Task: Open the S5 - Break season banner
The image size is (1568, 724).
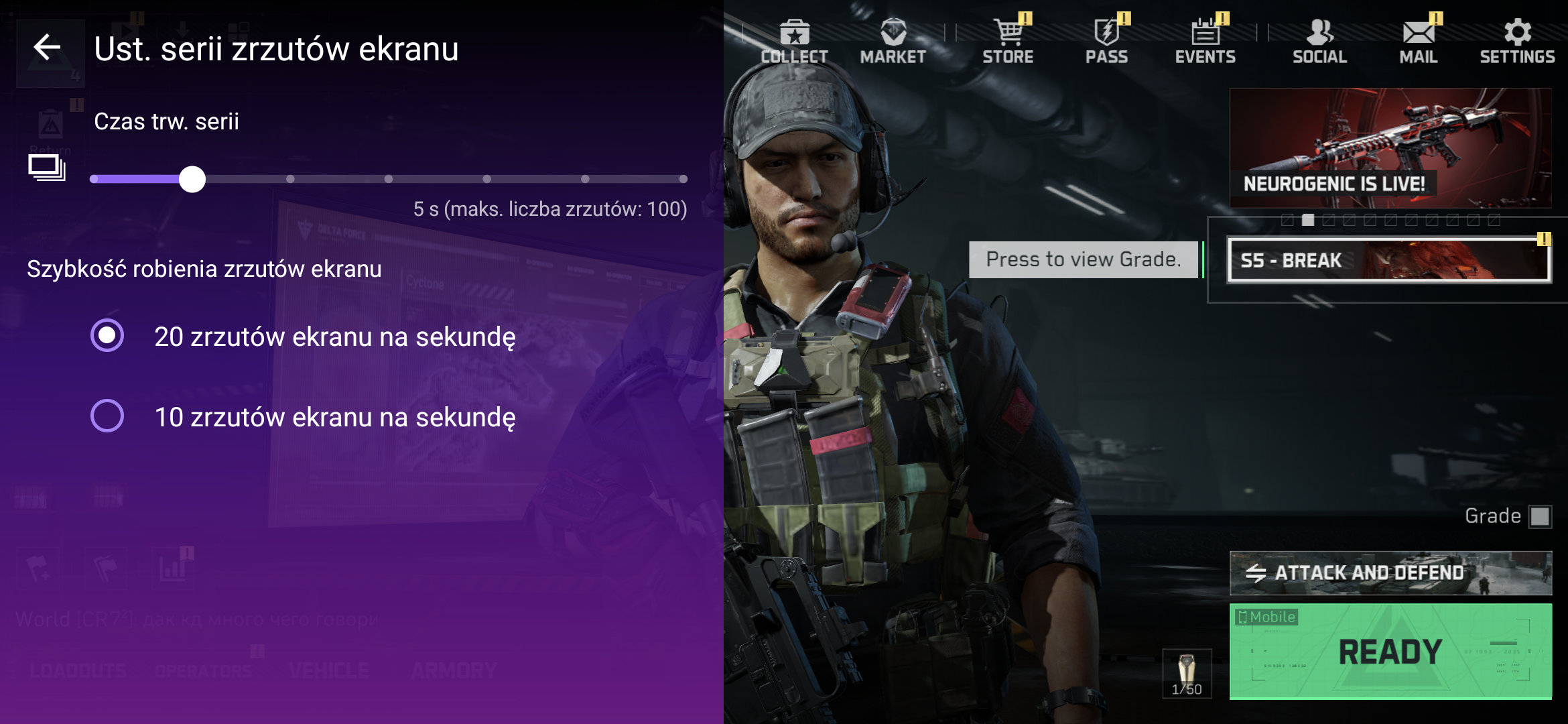Action: click(x=1388, y=260)
